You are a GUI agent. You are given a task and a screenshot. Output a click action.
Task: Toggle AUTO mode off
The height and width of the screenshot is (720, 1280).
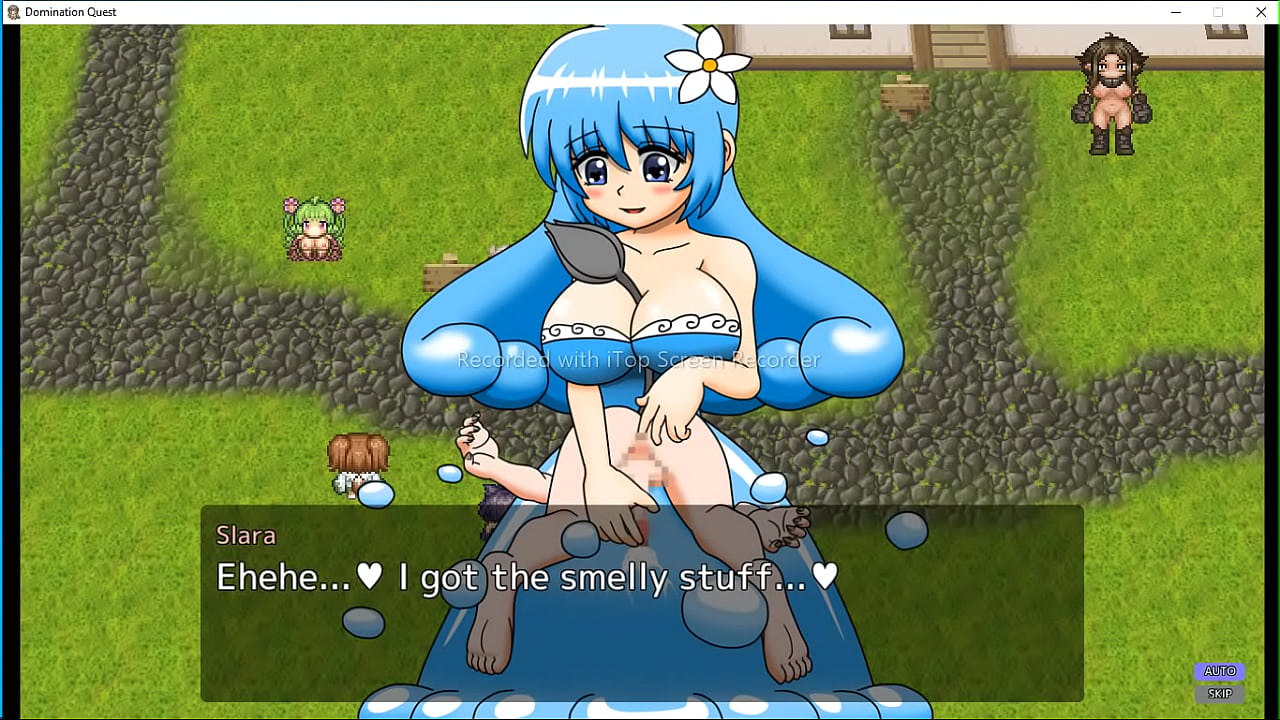pos(1219,671)
